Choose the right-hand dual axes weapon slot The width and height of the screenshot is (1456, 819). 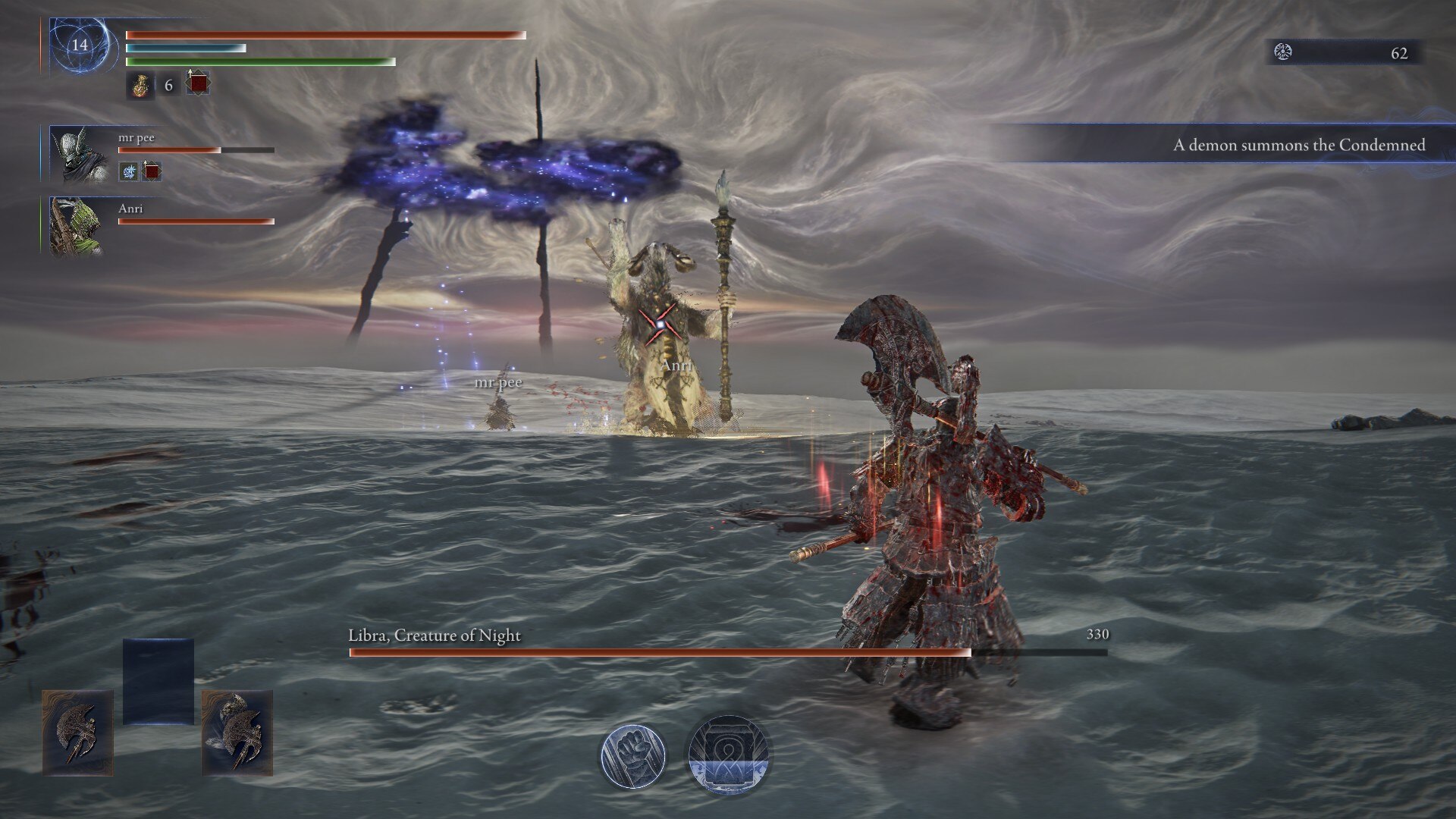[237, 733]
